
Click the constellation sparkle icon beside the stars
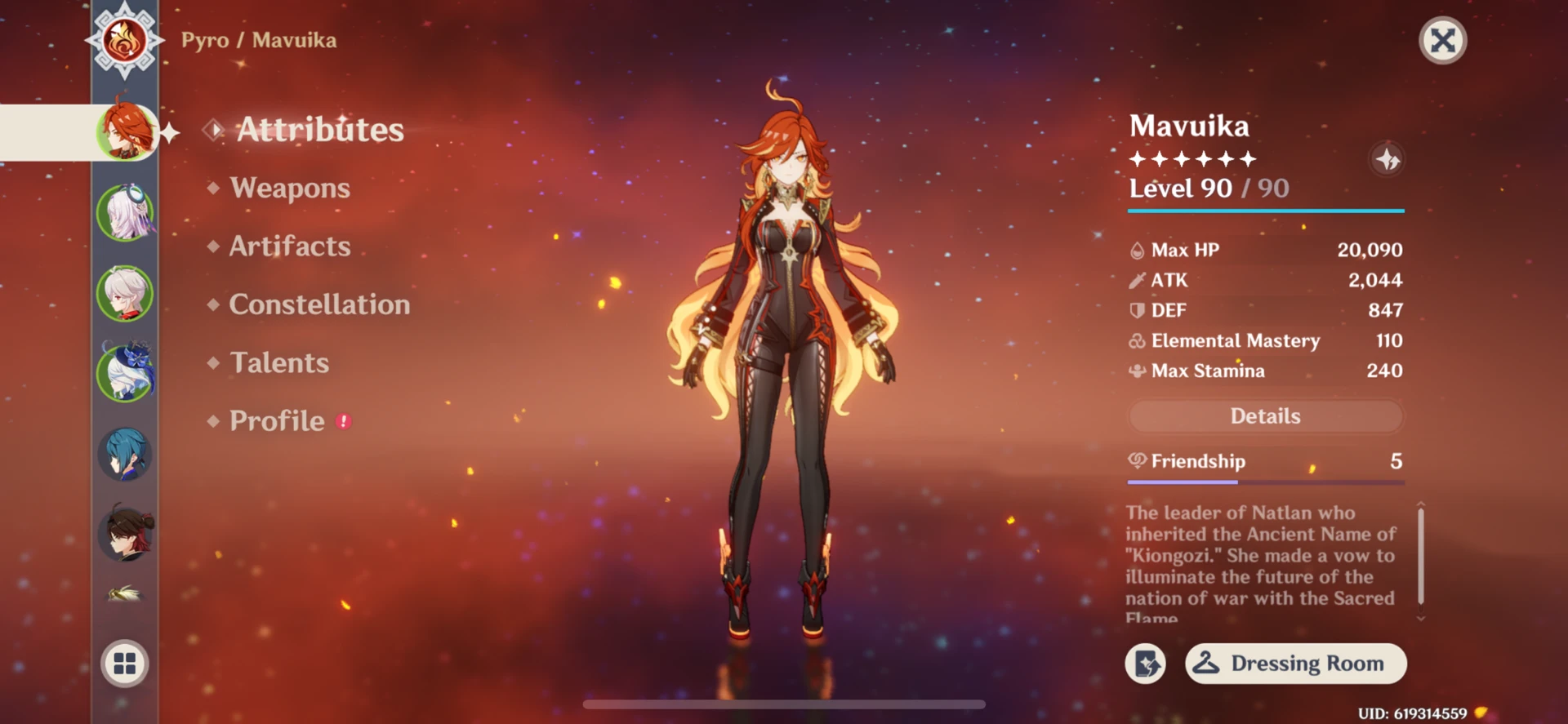[1386, 160]
